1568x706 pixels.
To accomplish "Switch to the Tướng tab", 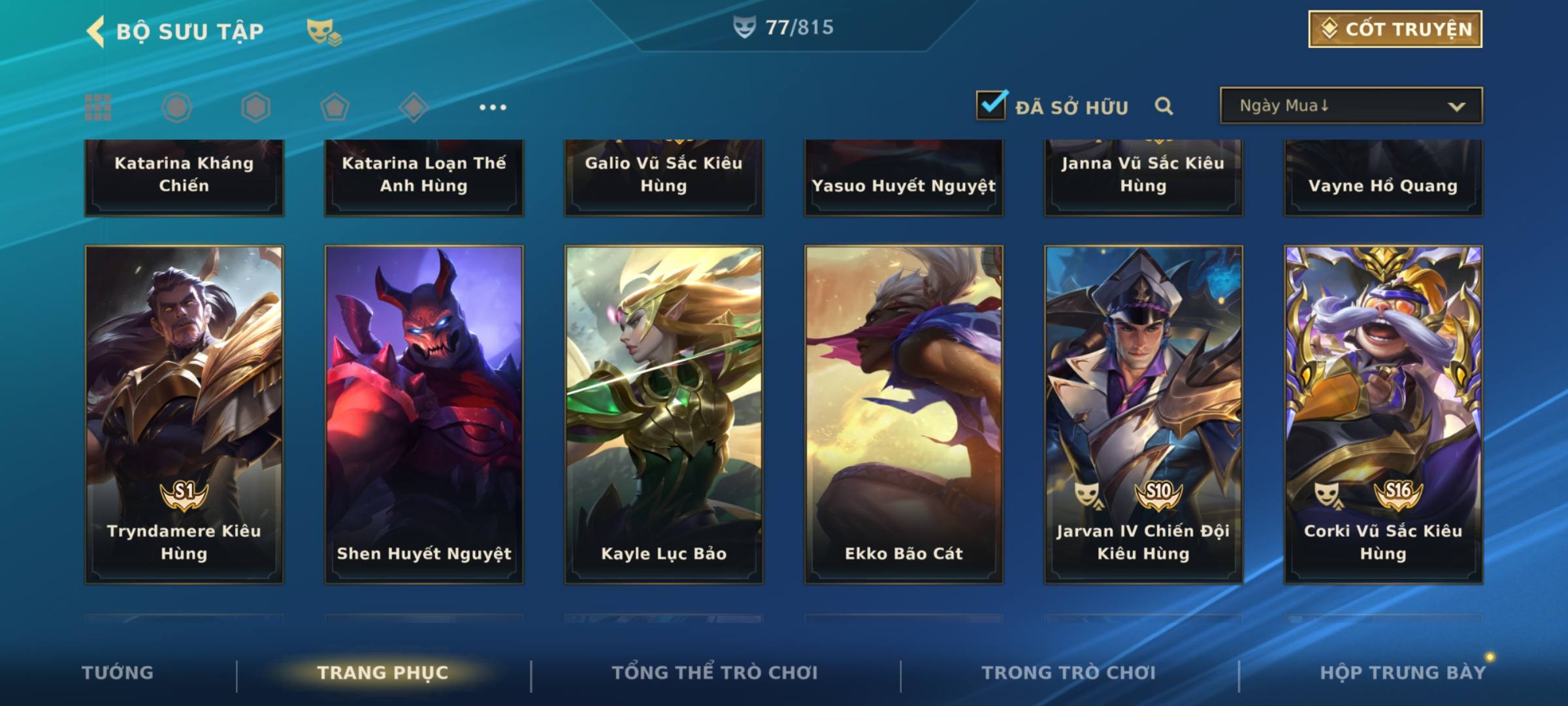I will 118,673.
